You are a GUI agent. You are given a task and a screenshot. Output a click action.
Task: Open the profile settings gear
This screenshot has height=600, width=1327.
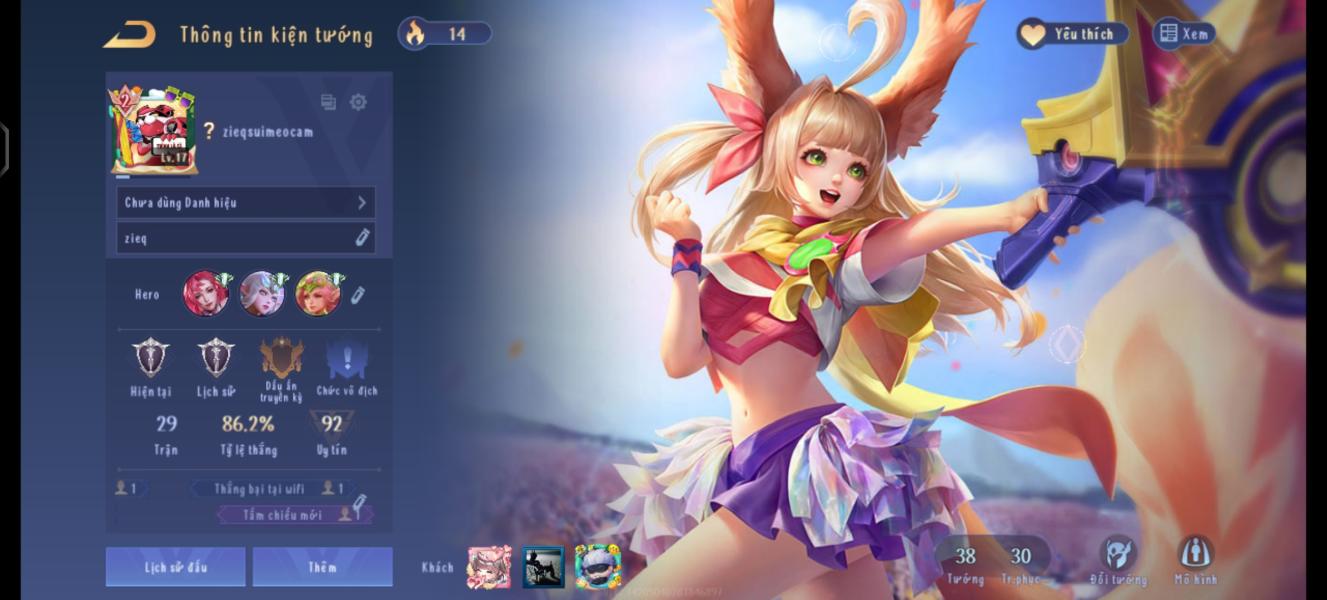coord(358,102)
